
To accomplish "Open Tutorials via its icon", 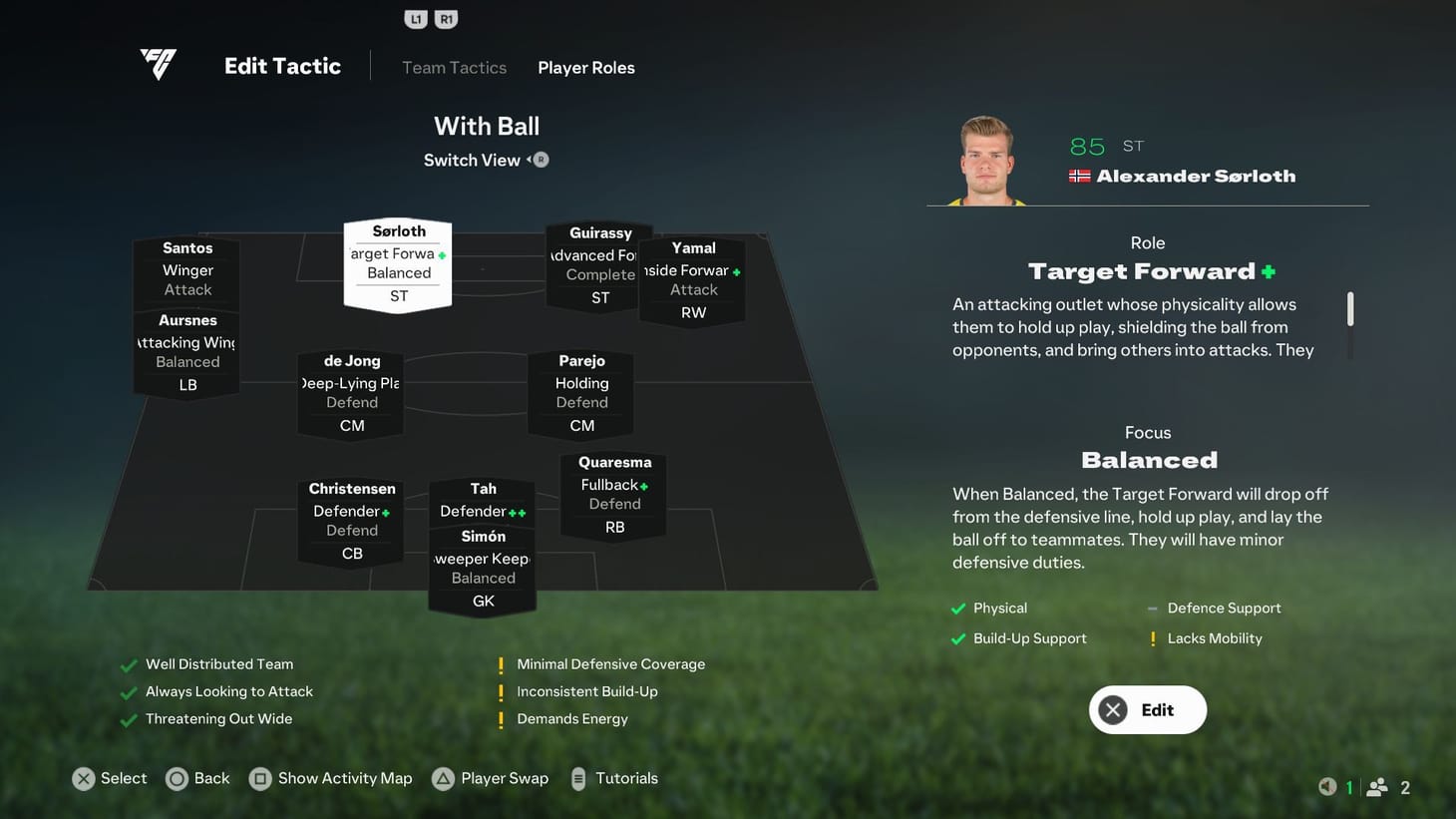I will tap(578, 778).
